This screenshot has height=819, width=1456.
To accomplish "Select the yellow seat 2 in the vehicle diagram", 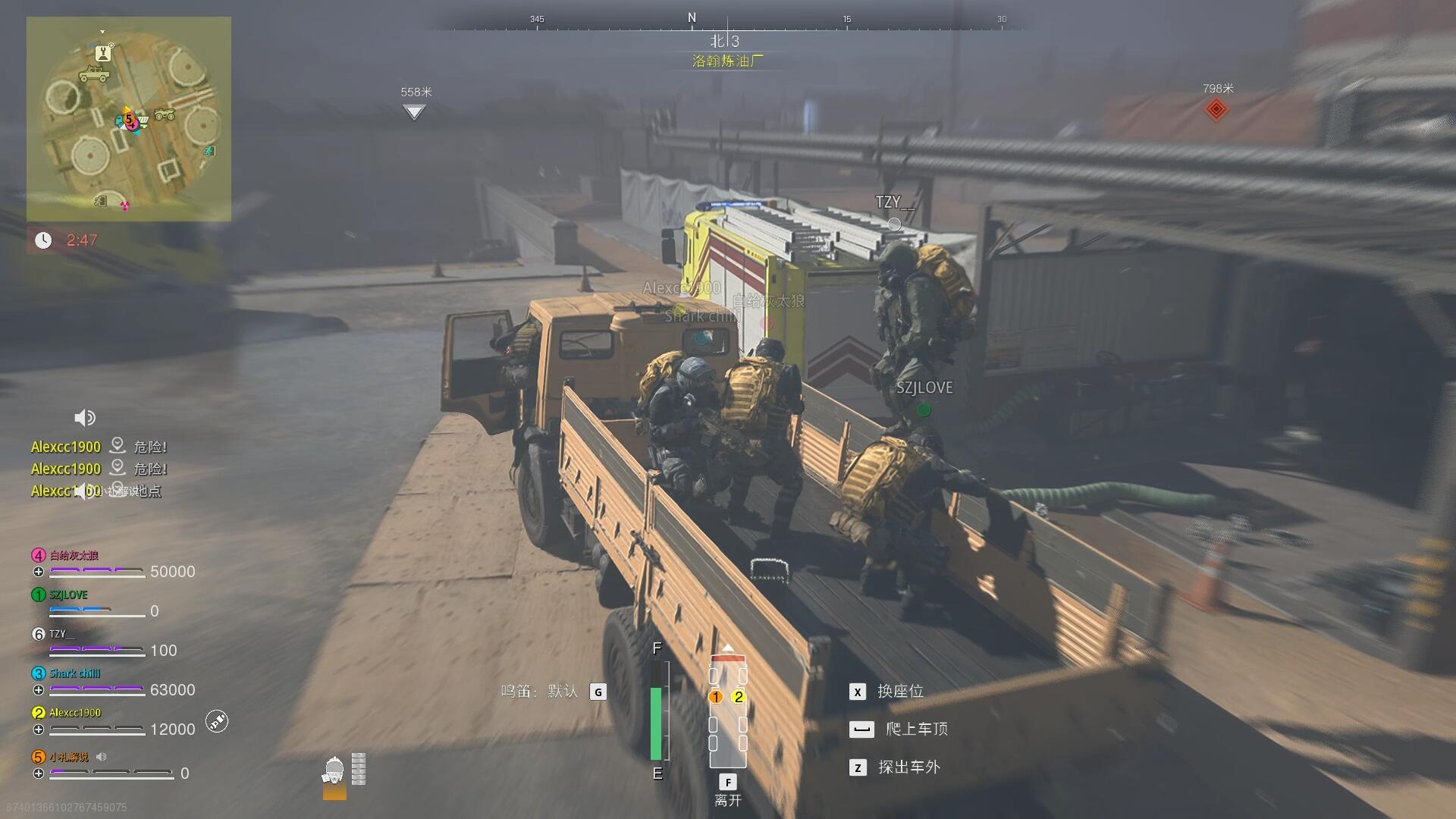I will [739, 697].
